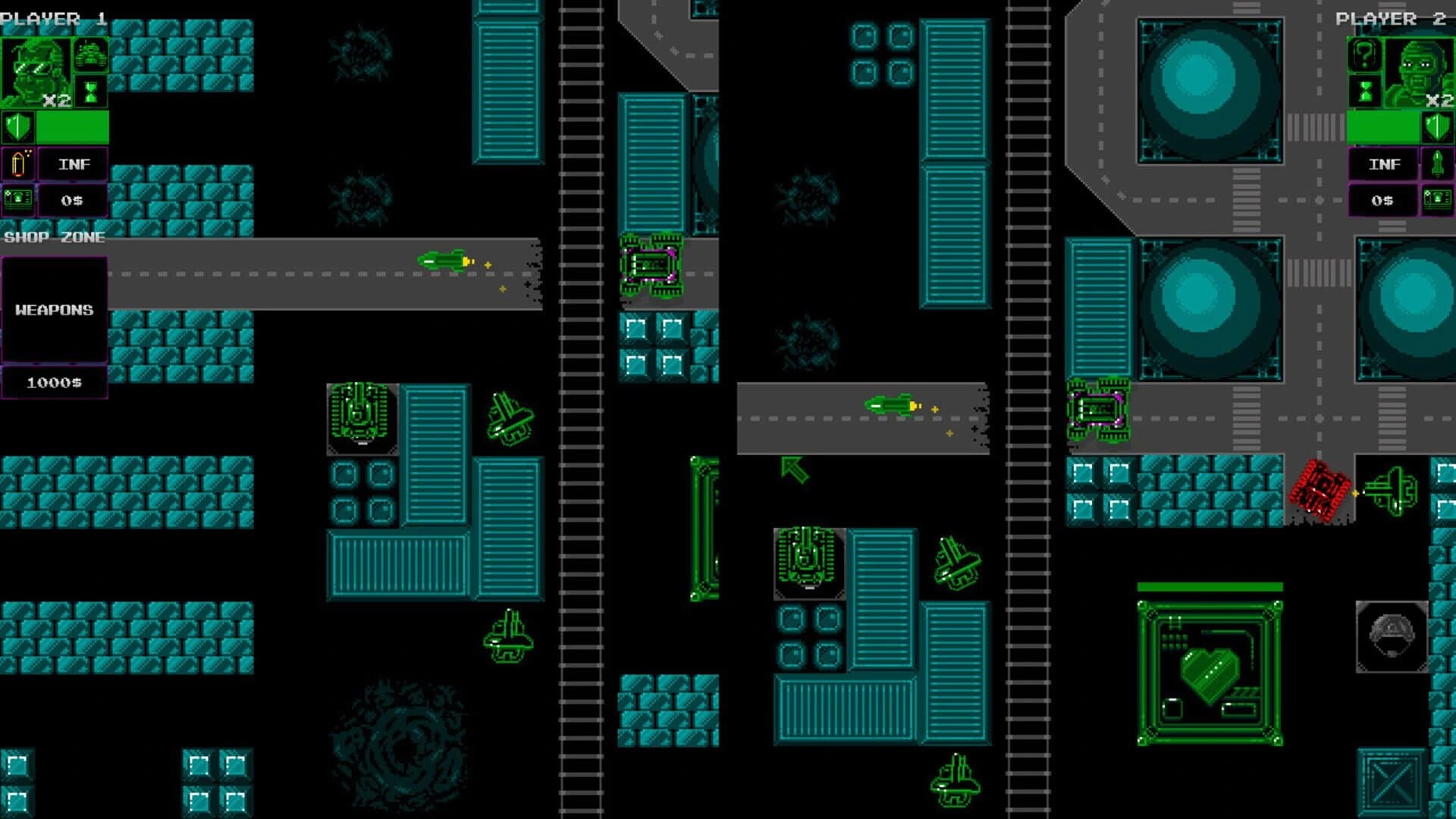The image size is (1456, 819).
Task: Click the green arrow cursor on the map
Action: (793, 470)
